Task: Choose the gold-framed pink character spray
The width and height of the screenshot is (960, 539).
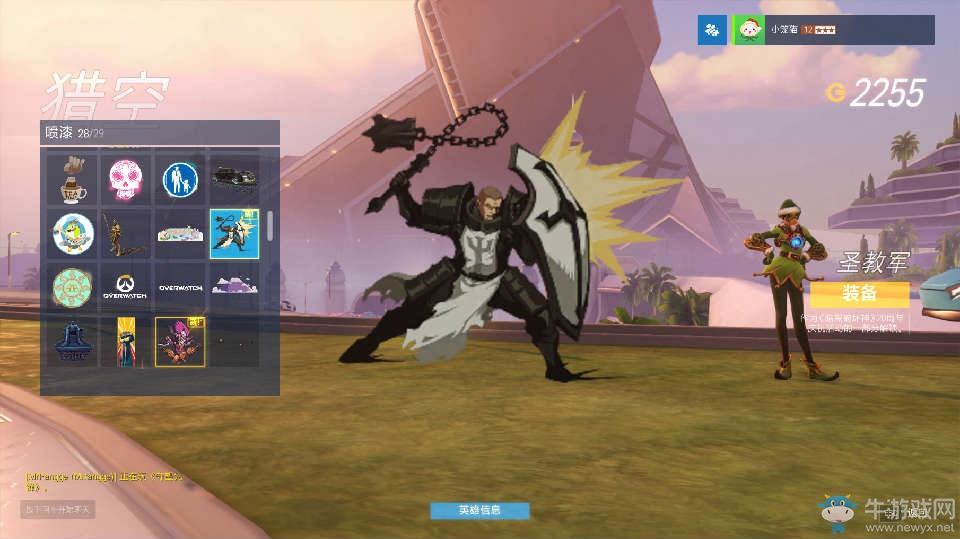Action: (x=180, y=341)
